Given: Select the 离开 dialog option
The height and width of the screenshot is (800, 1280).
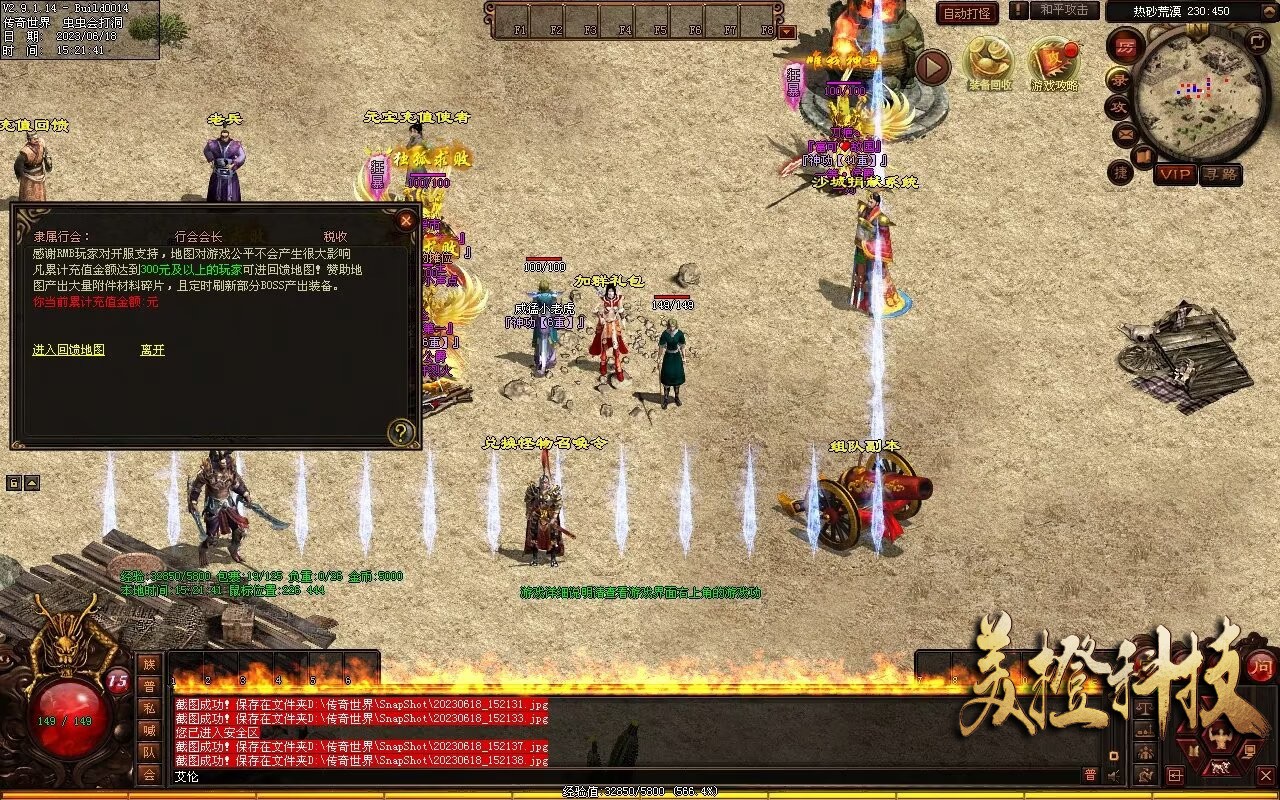Looking at the screenshot, I should tap(152, 350).
